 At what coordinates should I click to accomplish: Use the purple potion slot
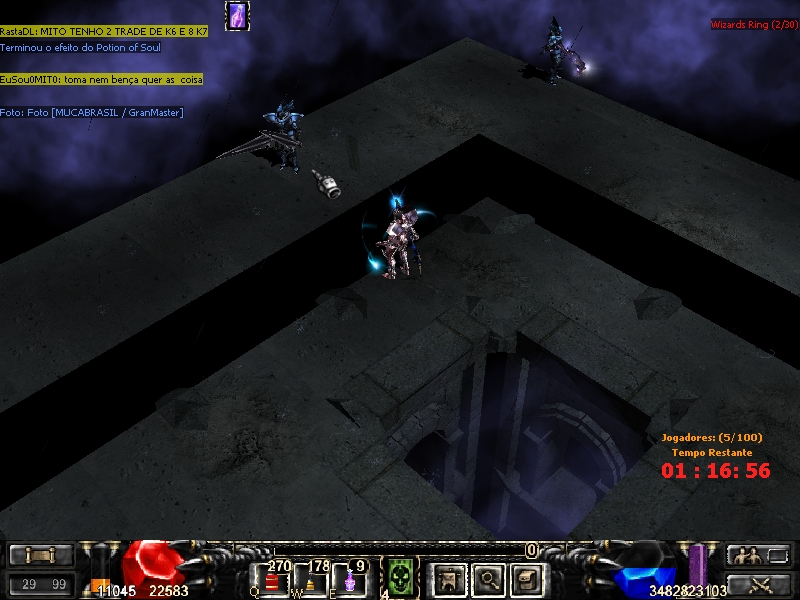pyautogui.click(x=351, y=580)
